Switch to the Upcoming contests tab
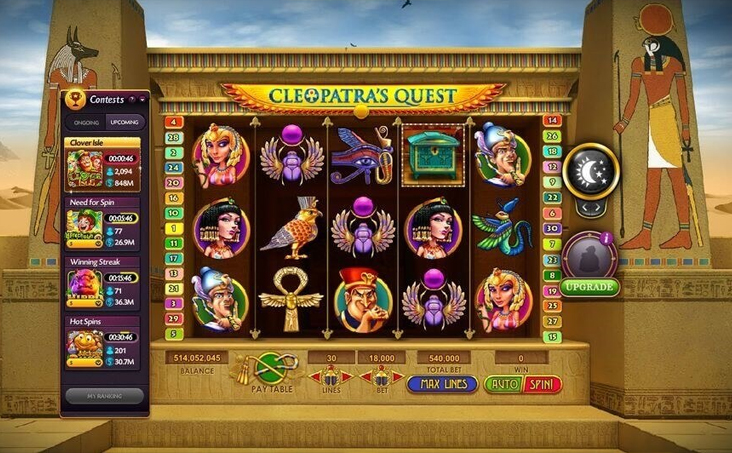This screenshot has width=732, height=453. point(125,121)
